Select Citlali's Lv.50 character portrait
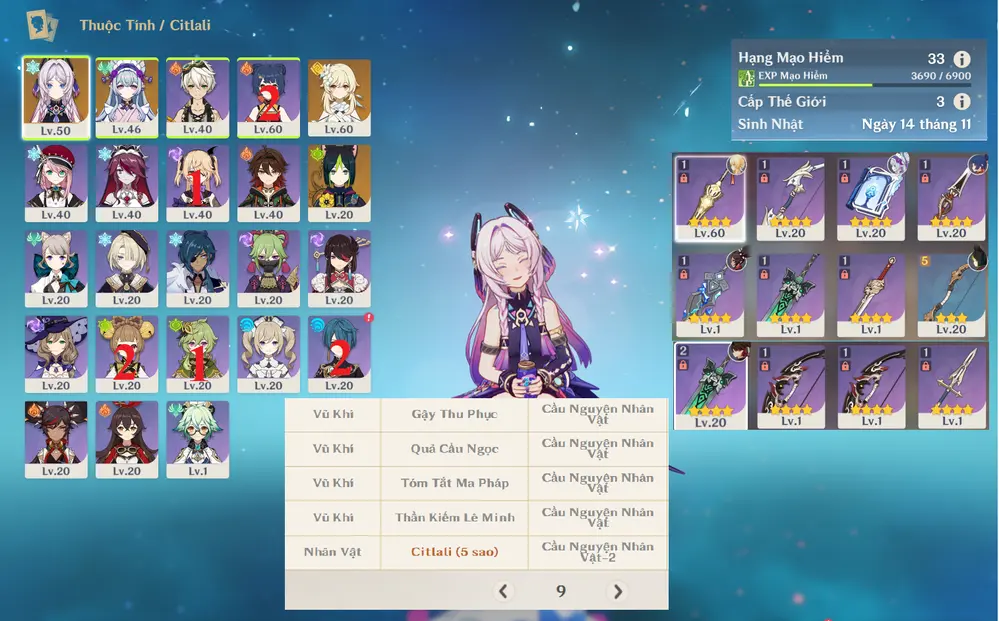999x621 pixels. tap(56, 97)
